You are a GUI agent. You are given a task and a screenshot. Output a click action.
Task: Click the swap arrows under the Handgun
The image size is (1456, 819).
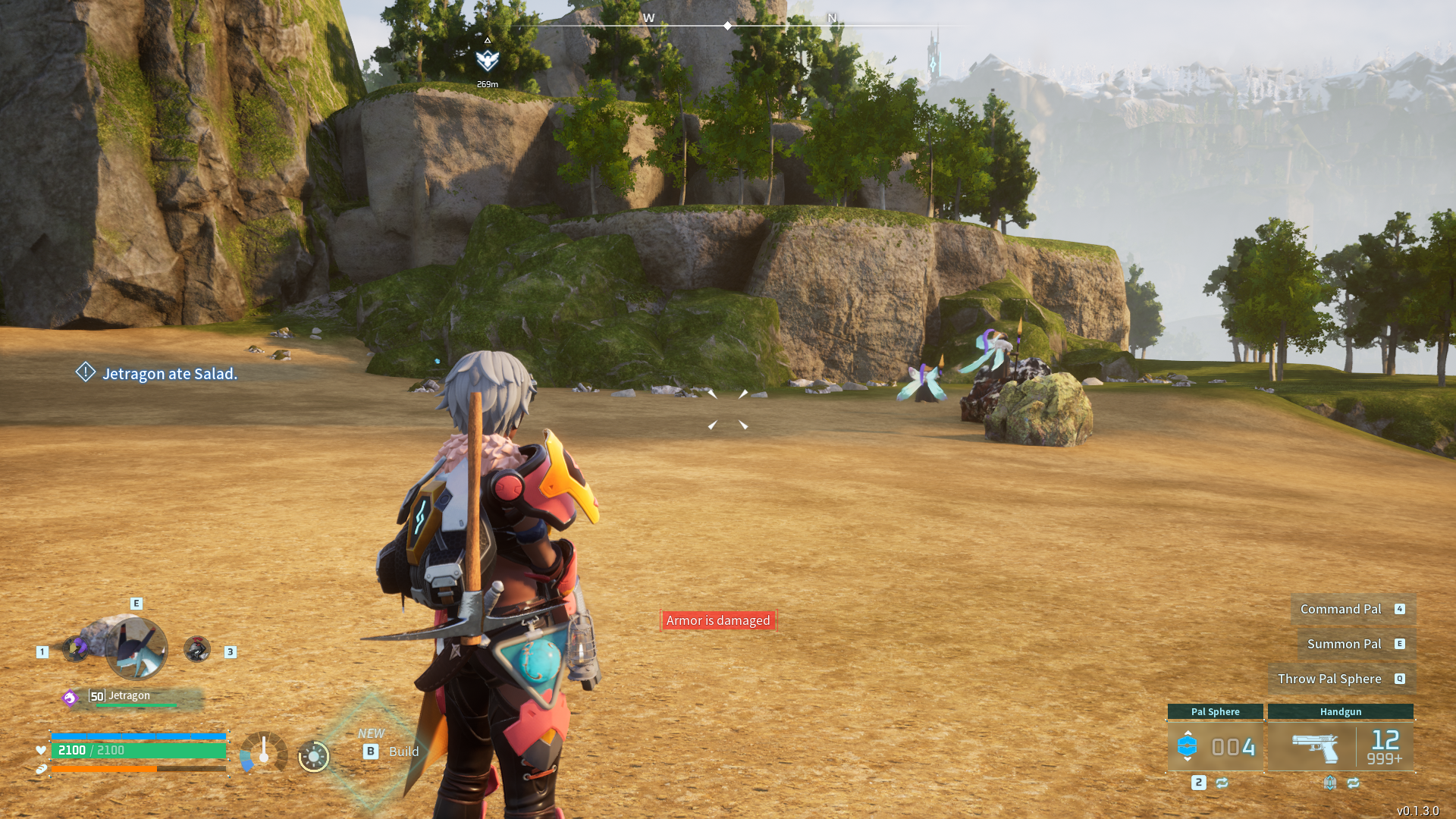(1354, 783)
